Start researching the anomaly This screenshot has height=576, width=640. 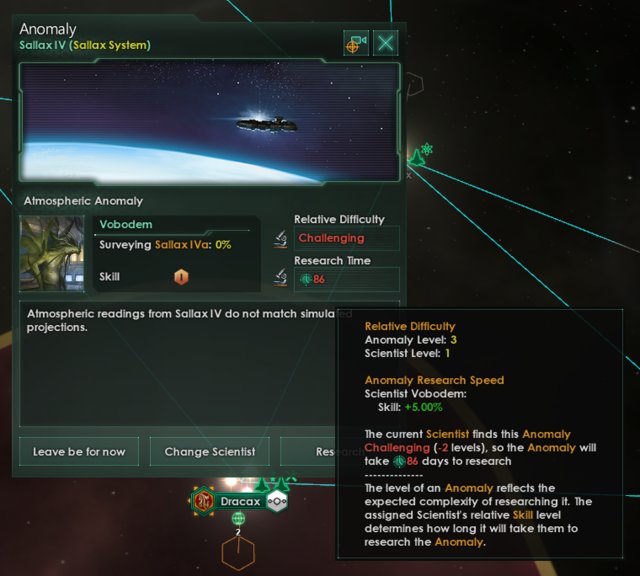coord(308,451)
